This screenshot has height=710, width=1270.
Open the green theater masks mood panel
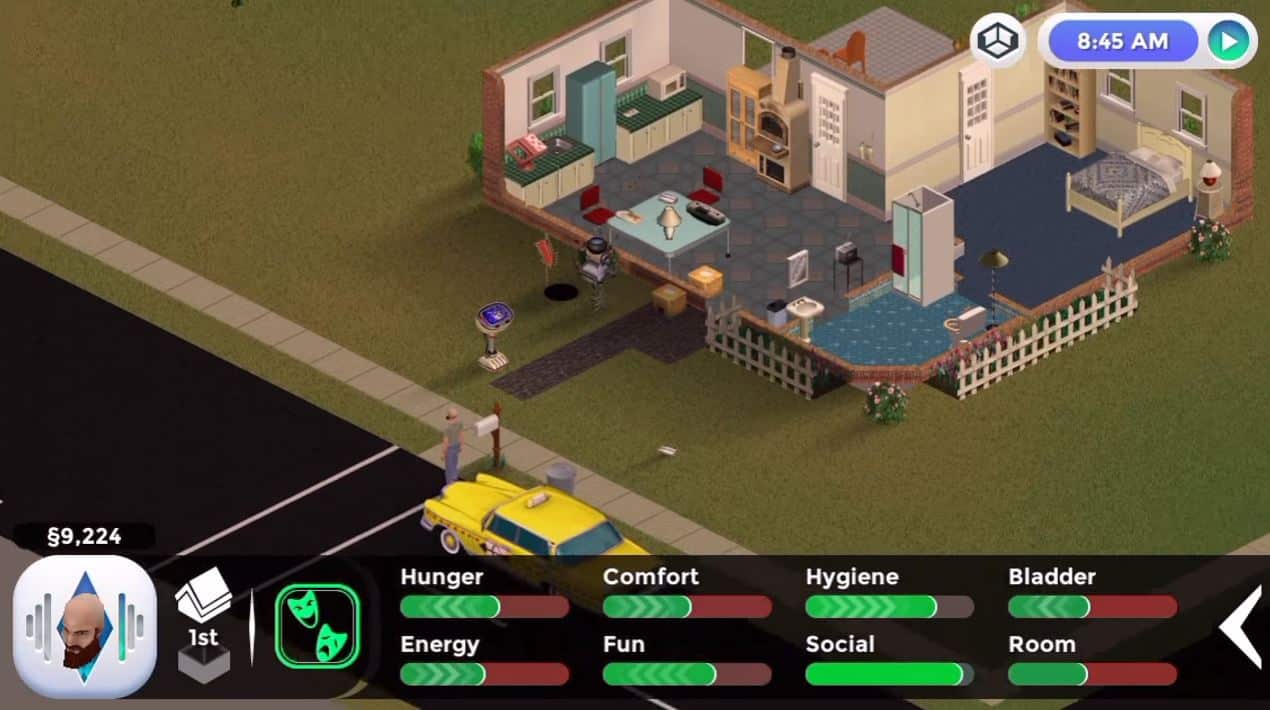317,627
